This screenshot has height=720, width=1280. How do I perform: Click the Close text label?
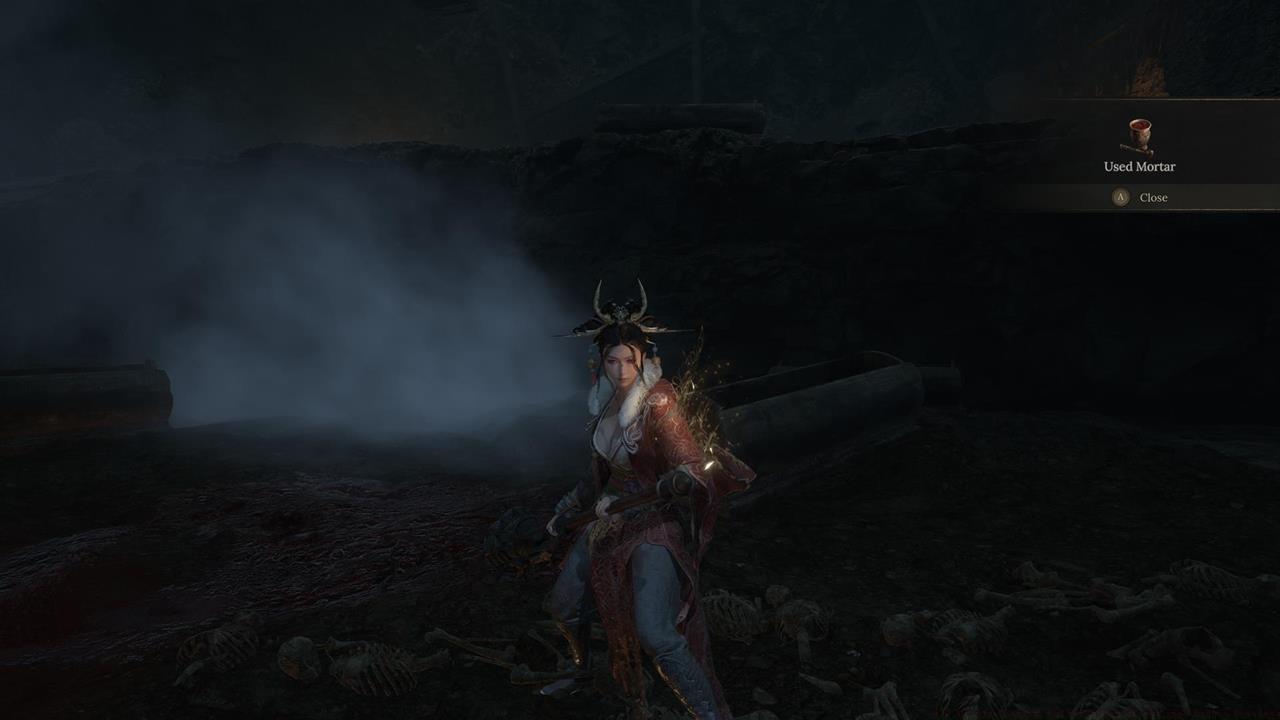(1153, 197)
